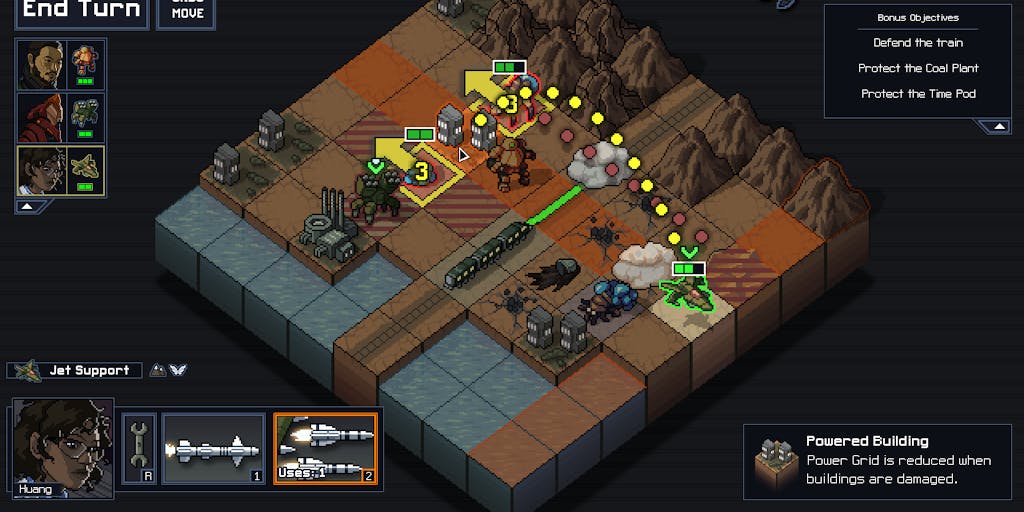View the Defend the train objective
This screenshot has height=512, width=1024.
(x=918, y=43)
